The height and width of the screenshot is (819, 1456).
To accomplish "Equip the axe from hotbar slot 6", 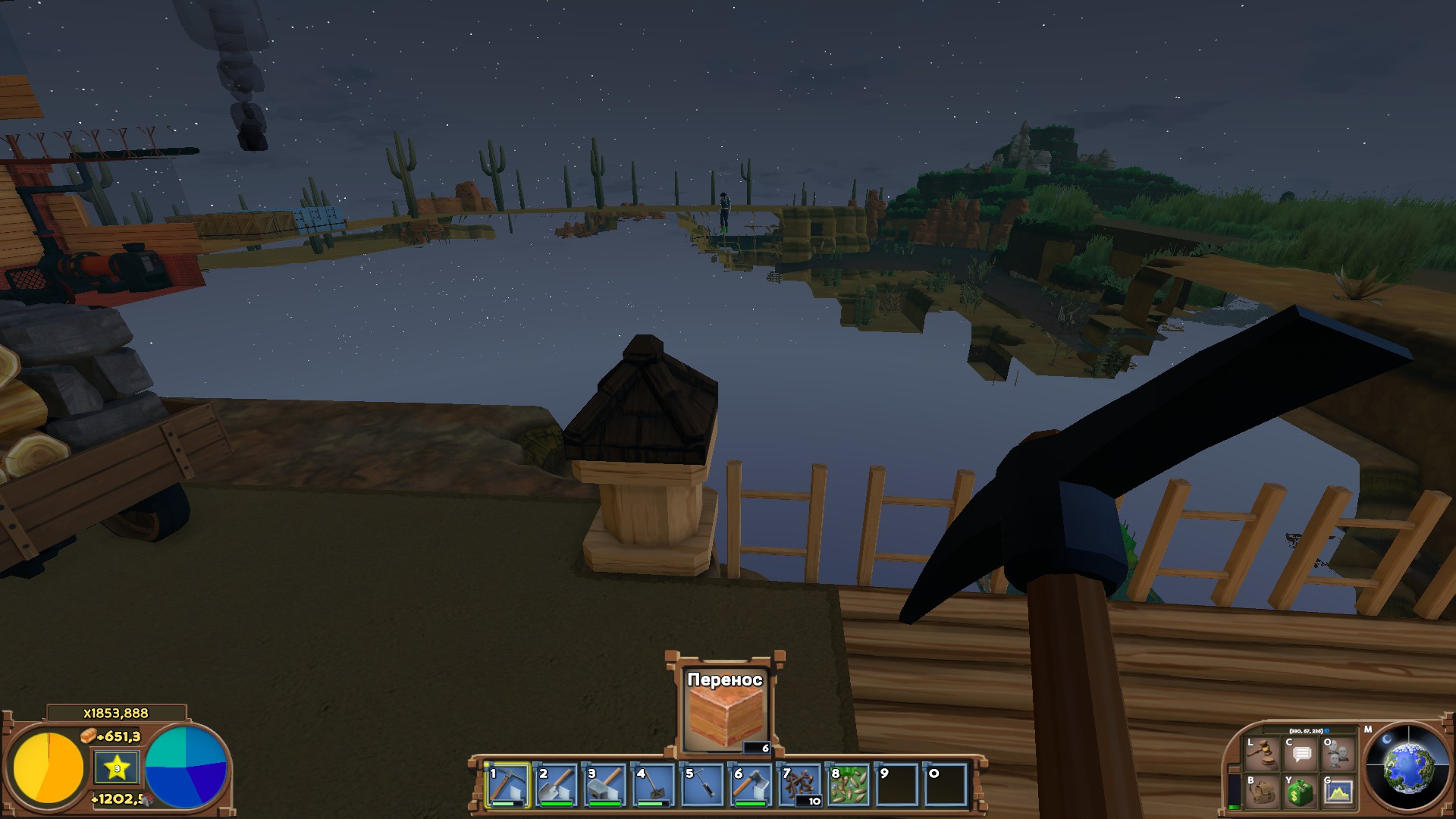I will click(x=750, y=783).
